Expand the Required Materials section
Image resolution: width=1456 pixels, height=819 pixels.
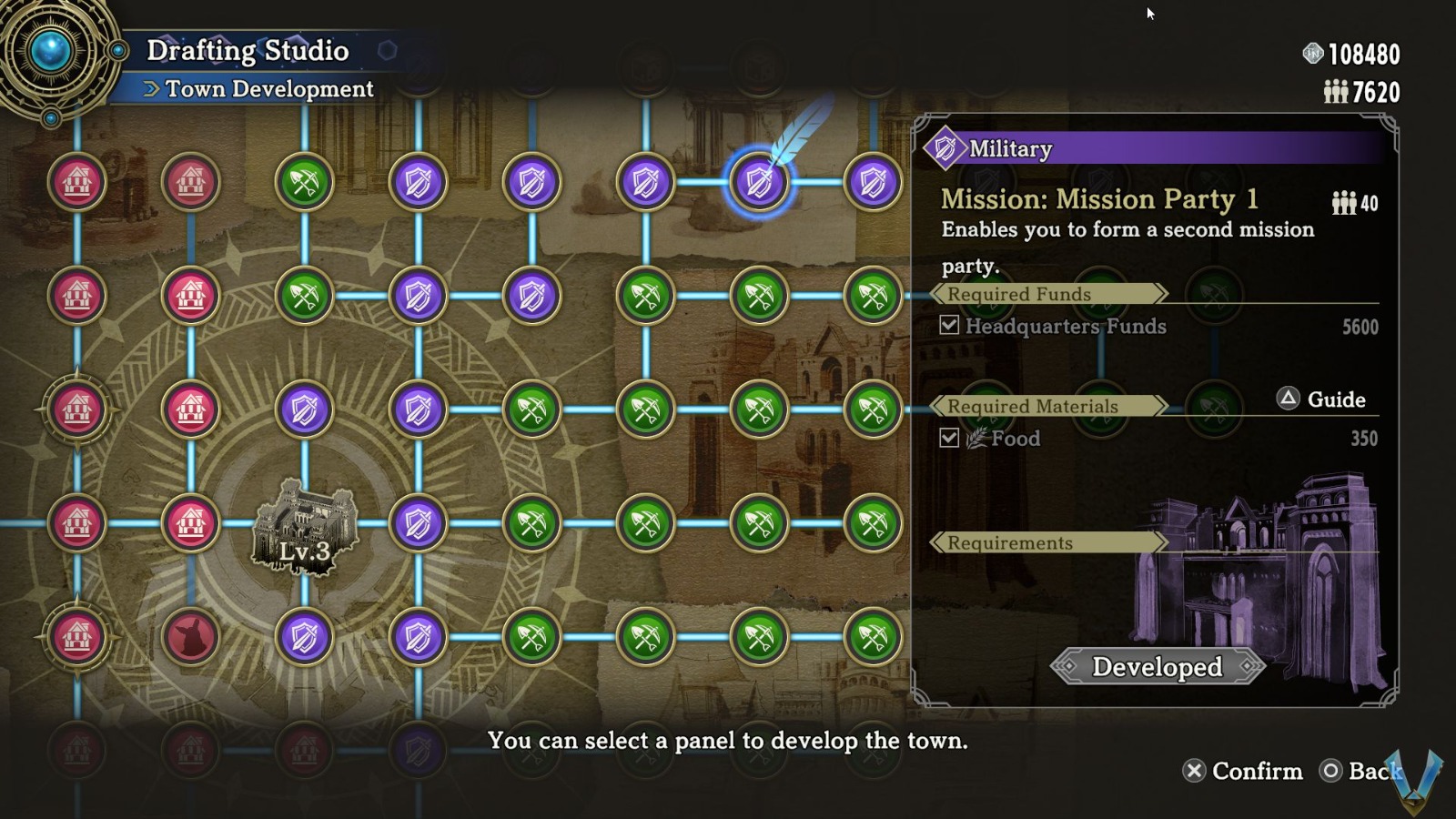click(x=1033, y=407)
